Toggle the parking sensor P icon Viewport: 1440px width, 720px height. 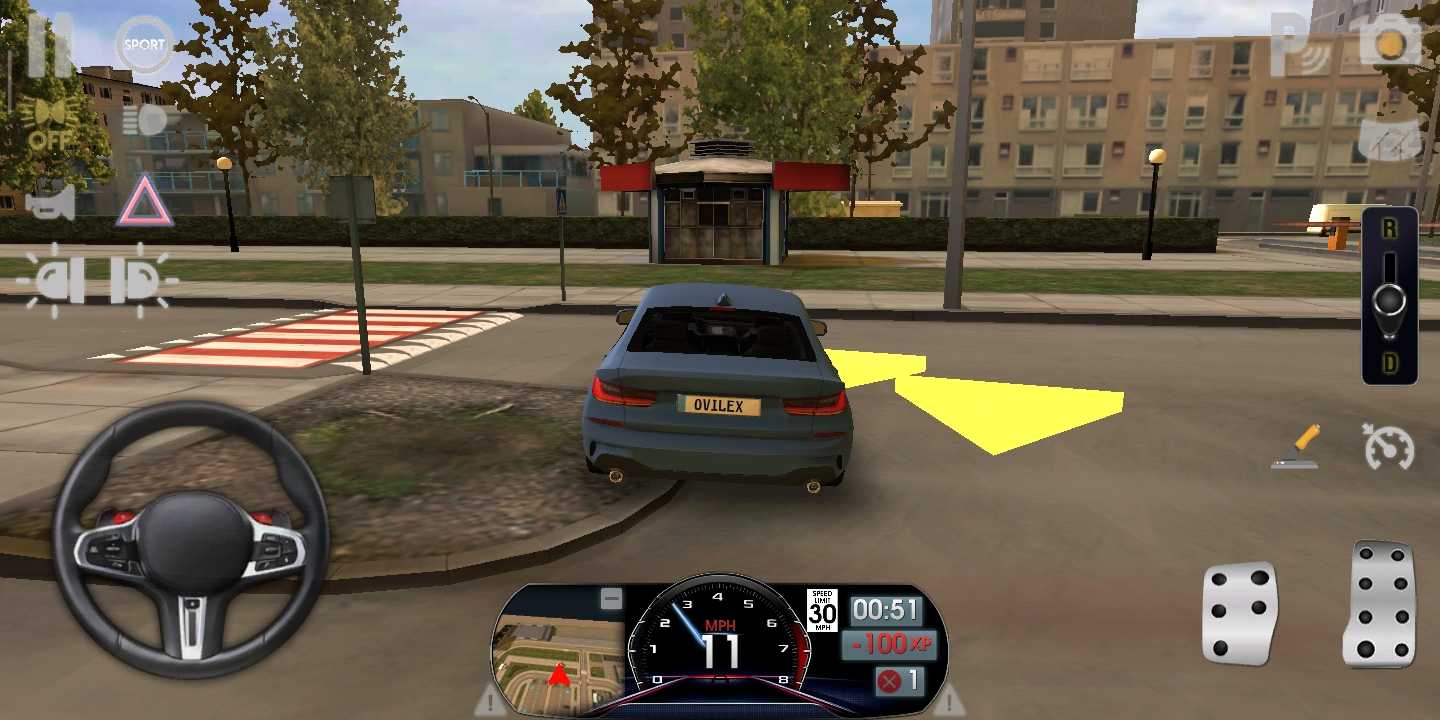click(1299, 45)
